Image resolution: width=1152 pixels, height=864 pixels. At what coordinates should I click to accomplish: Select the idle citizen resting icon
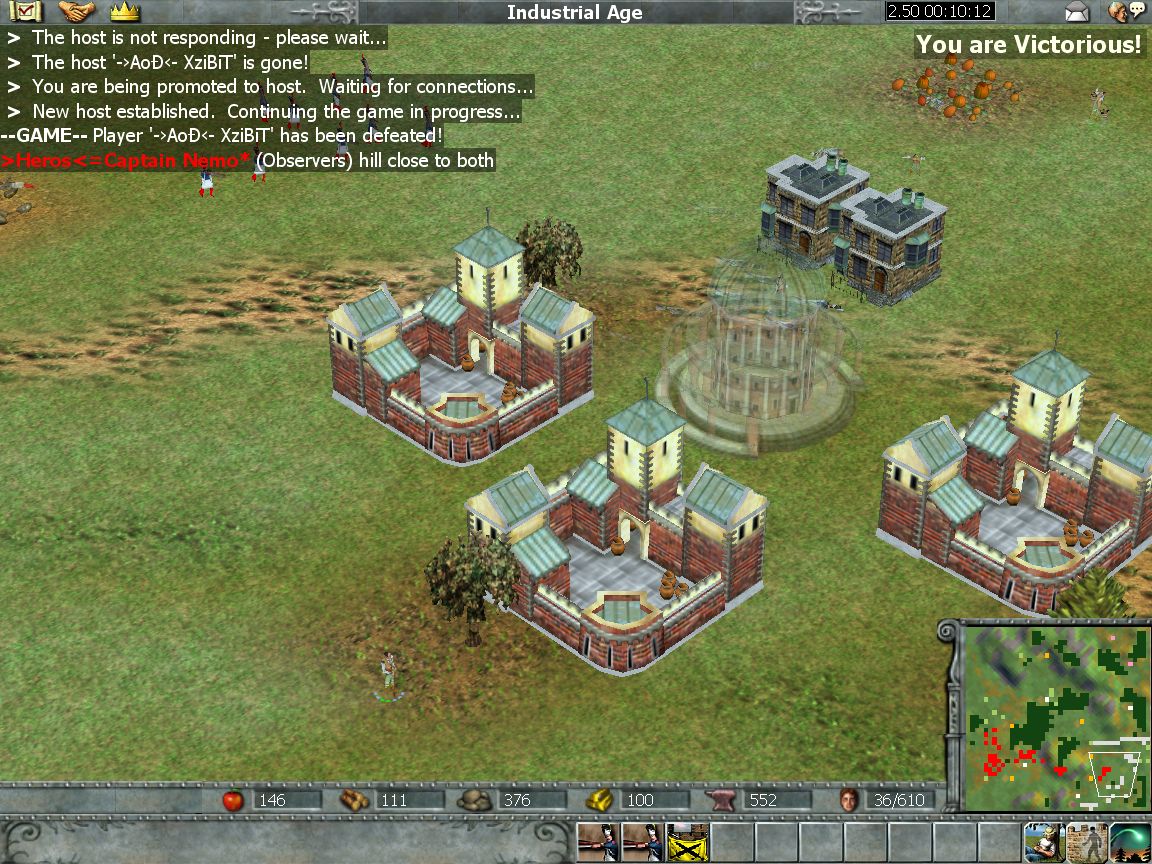coord(1043,843)
